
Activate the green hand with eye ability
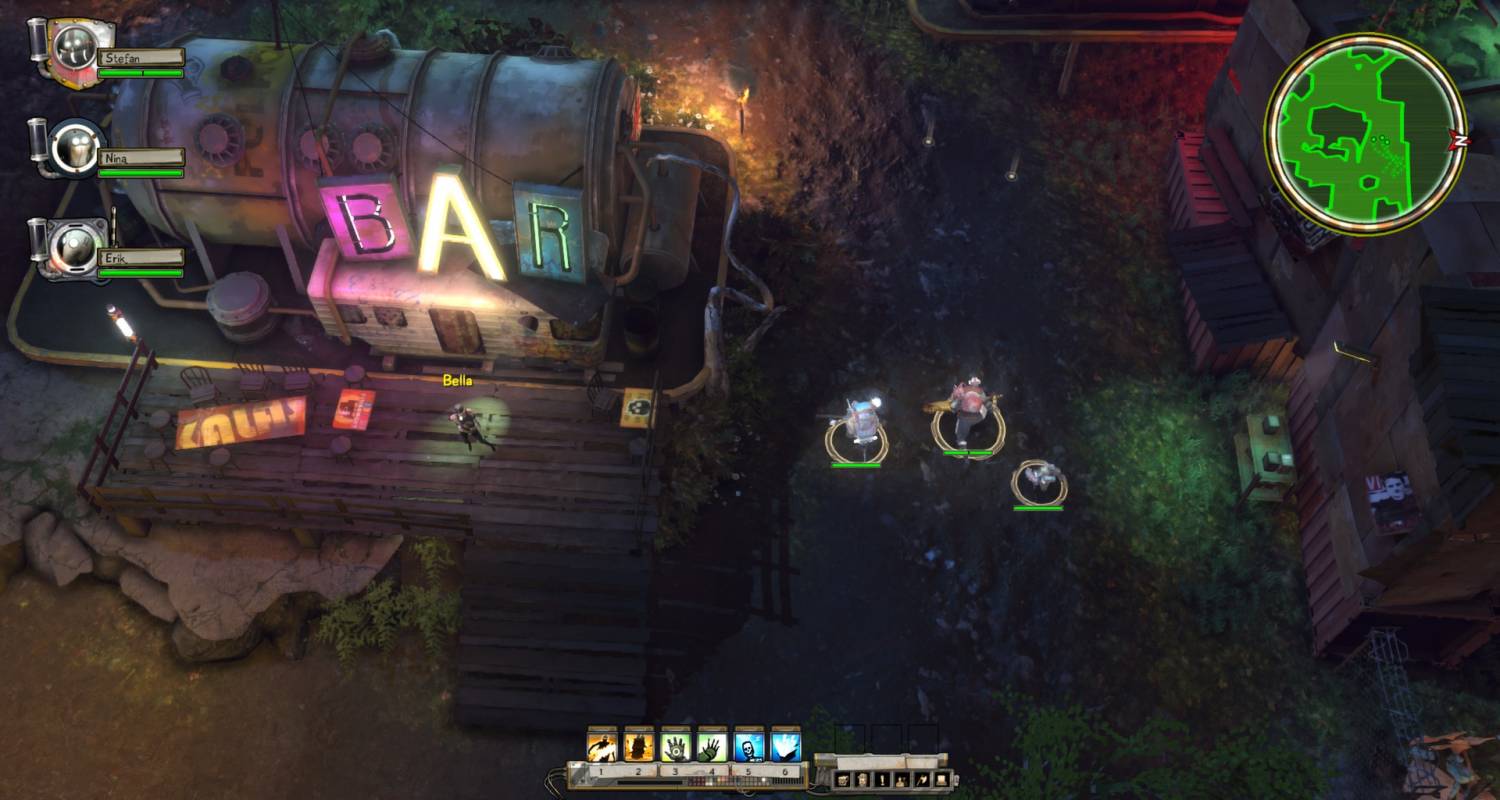(x=676, y=747)
